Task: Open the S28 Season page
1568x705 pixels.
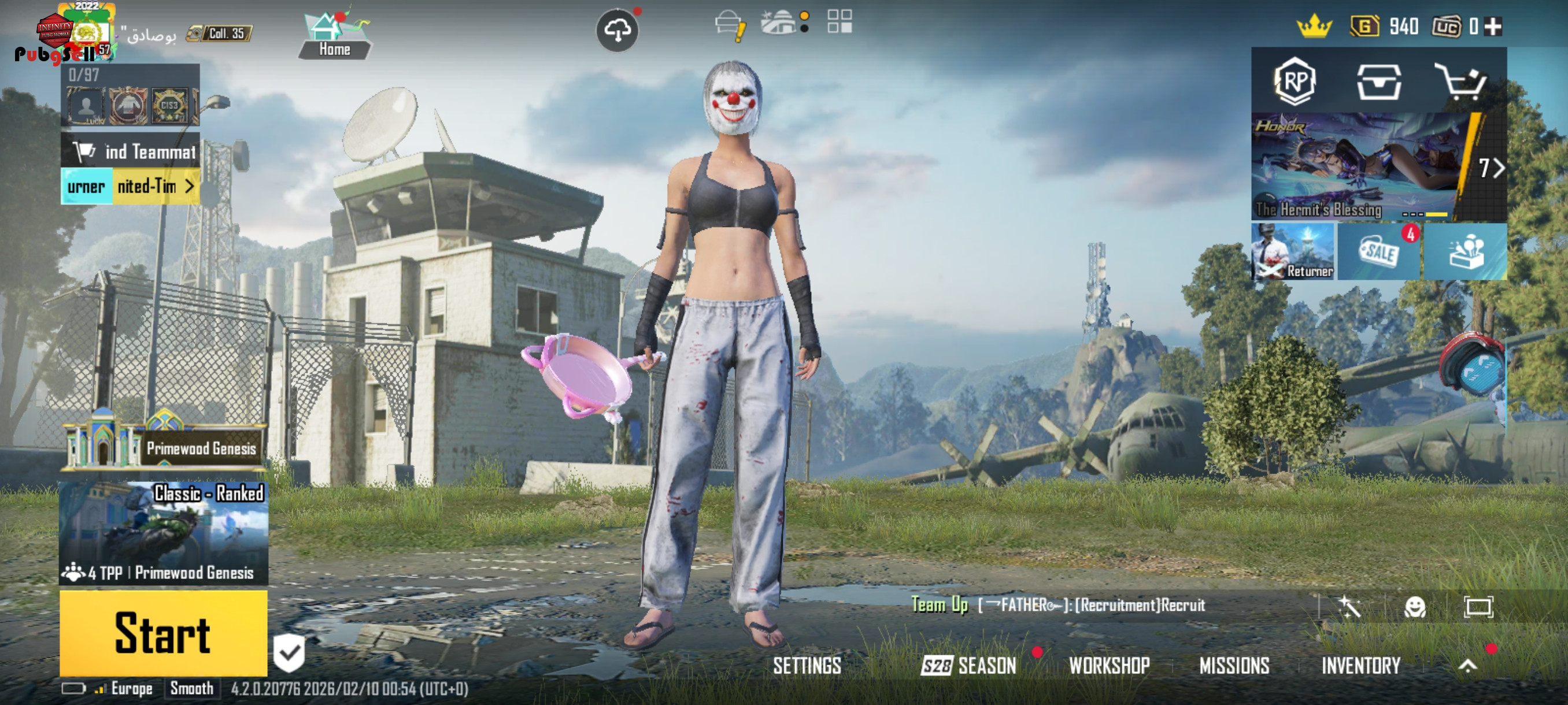Action: pyautogui.click(x=968, y=666)
